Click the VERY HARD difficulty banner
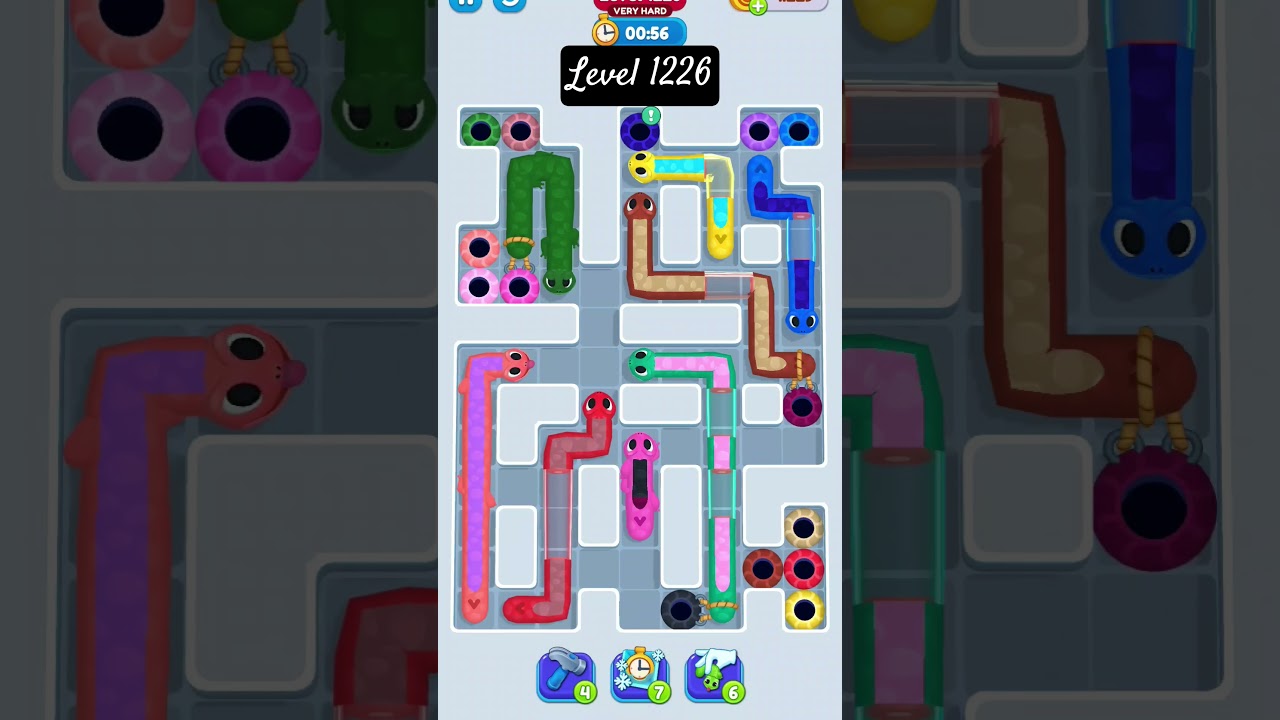 (x=641, y=10)
